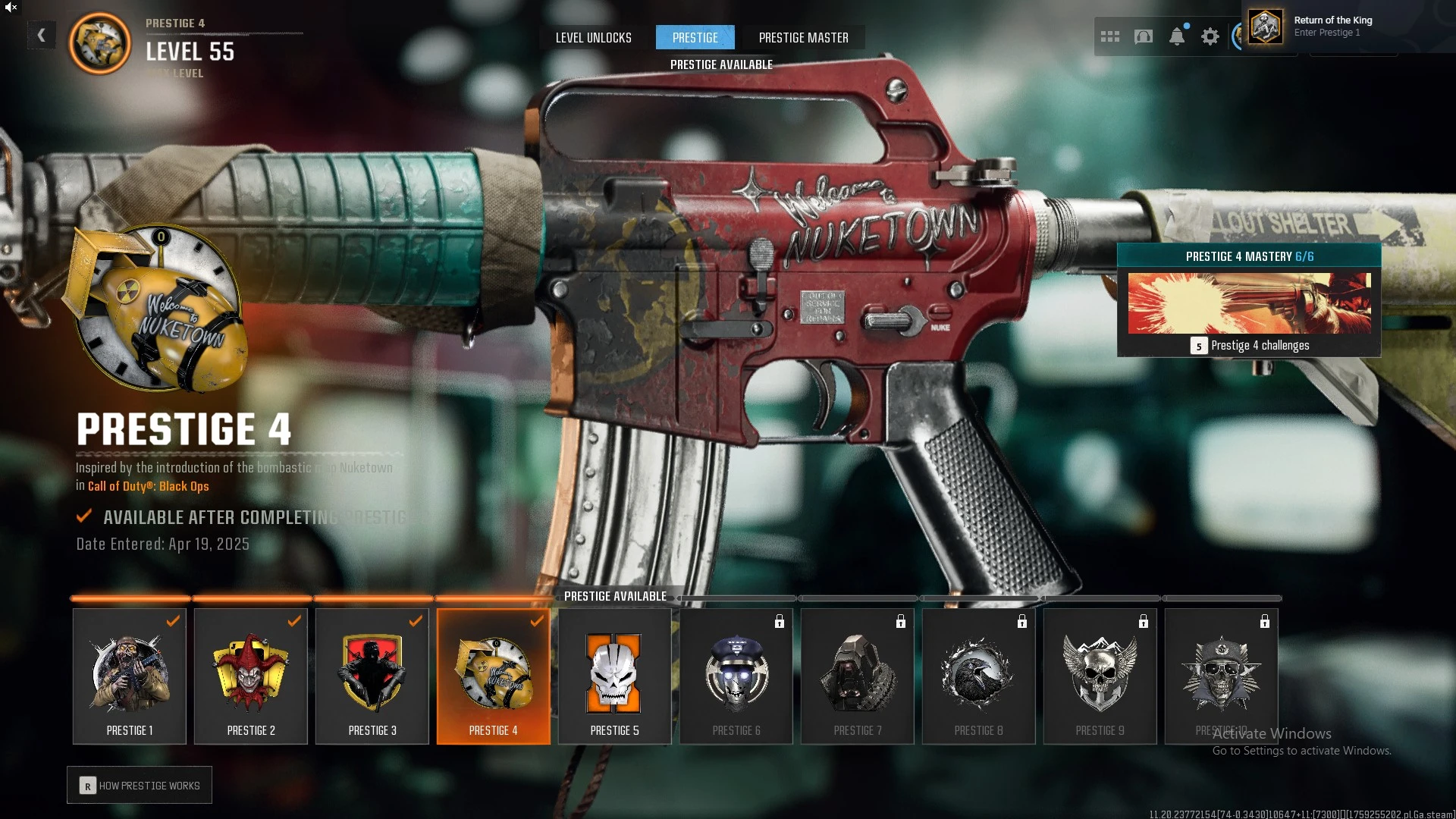Click the locked Prestige 7 tile
The height and width of the screenshot is (819, 1456).
coord(858,676)
